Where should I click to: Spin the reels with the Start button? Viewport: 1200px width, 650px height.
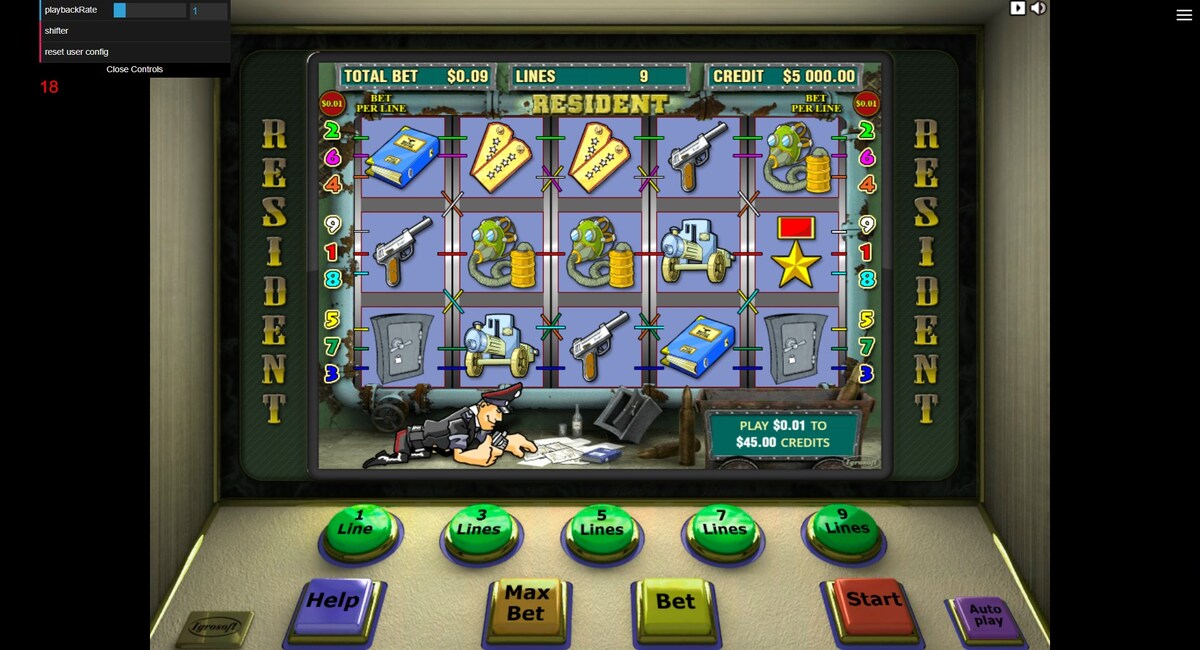(x=873, y=601)
